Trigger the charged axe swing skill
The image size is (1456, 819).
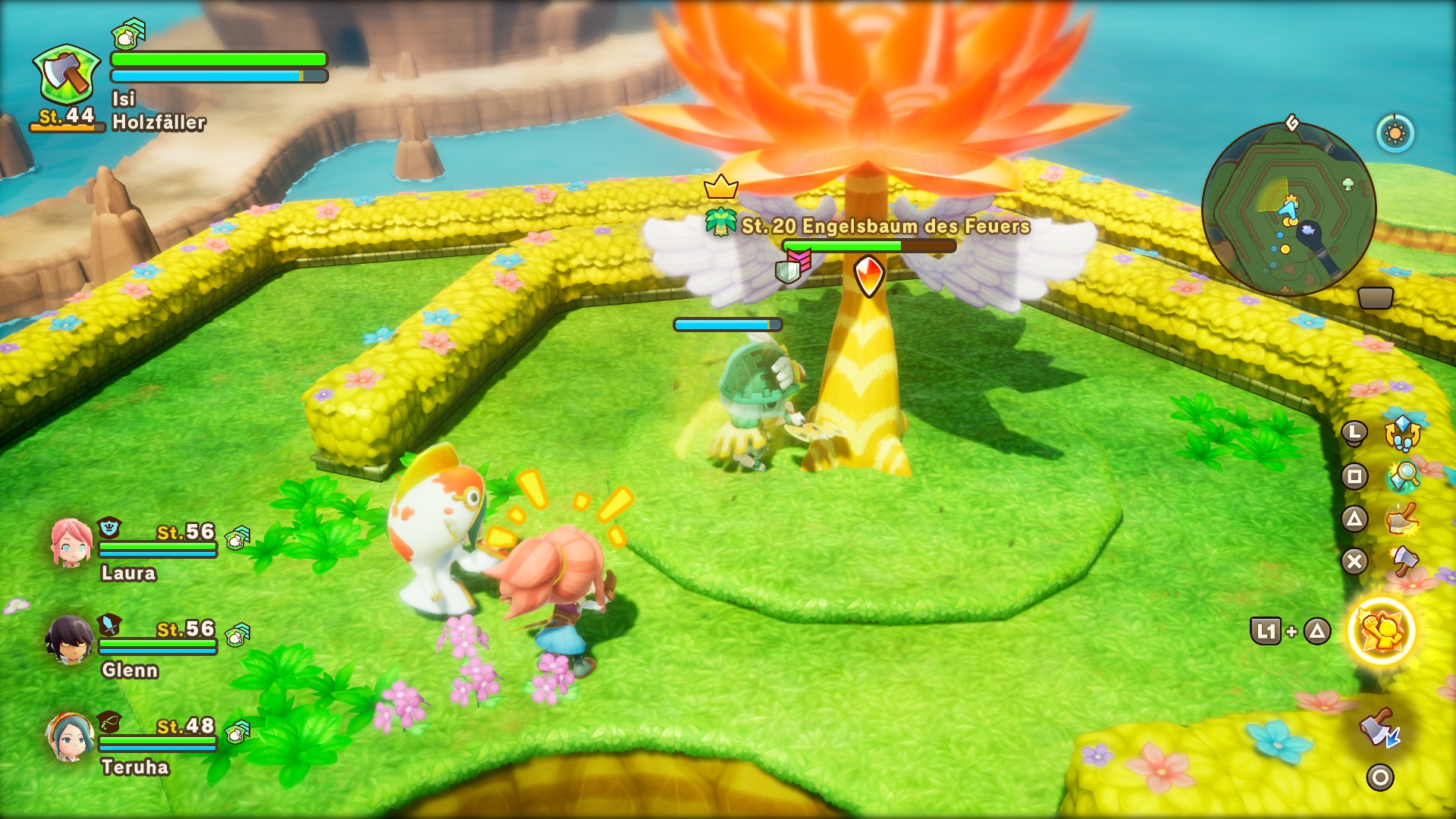(x=1403, y=519)
